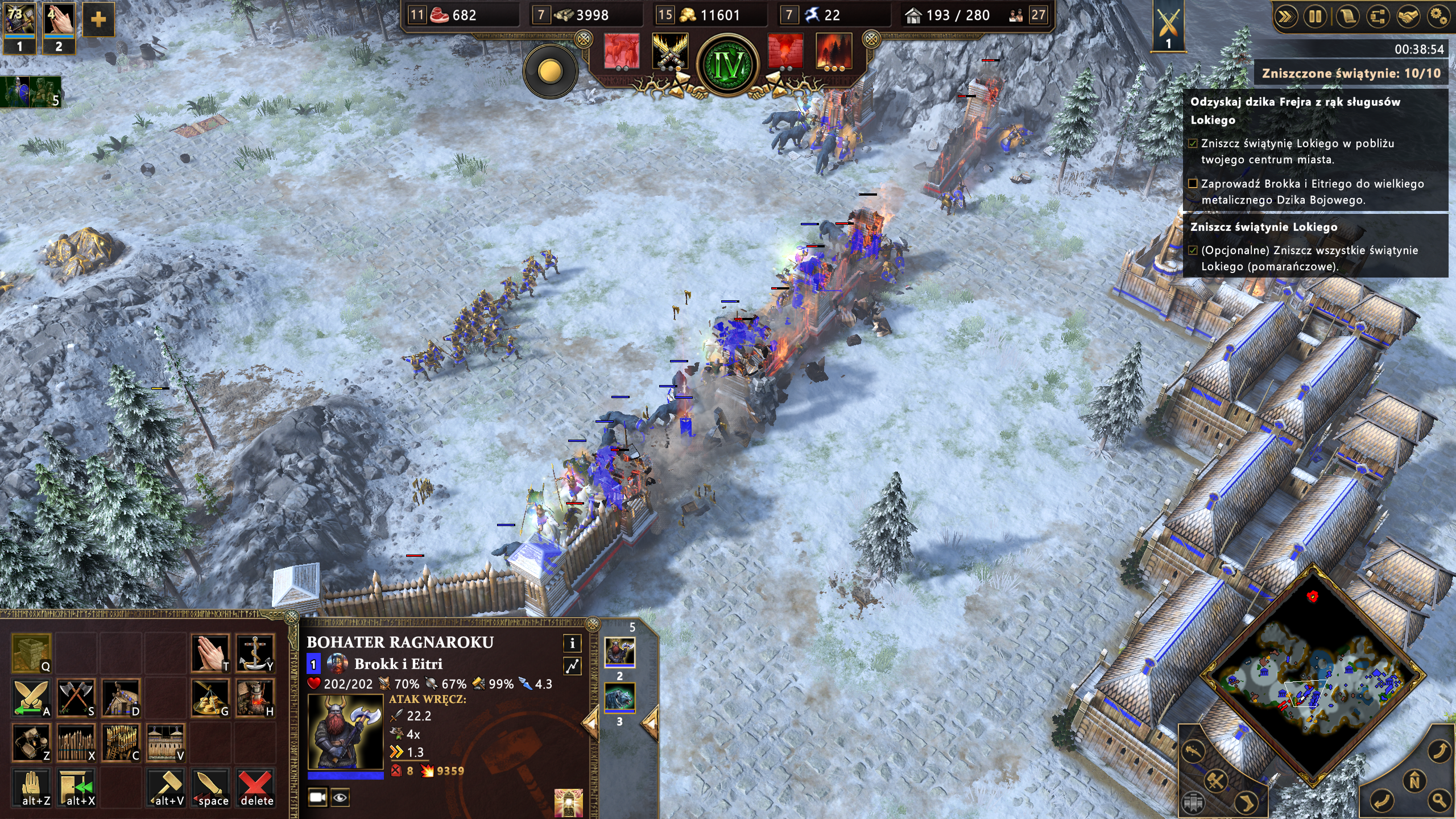The image size is (1456, 819).
Task: Build a wall tower with the stone tower icon
Action: click(x=31, y=652)
